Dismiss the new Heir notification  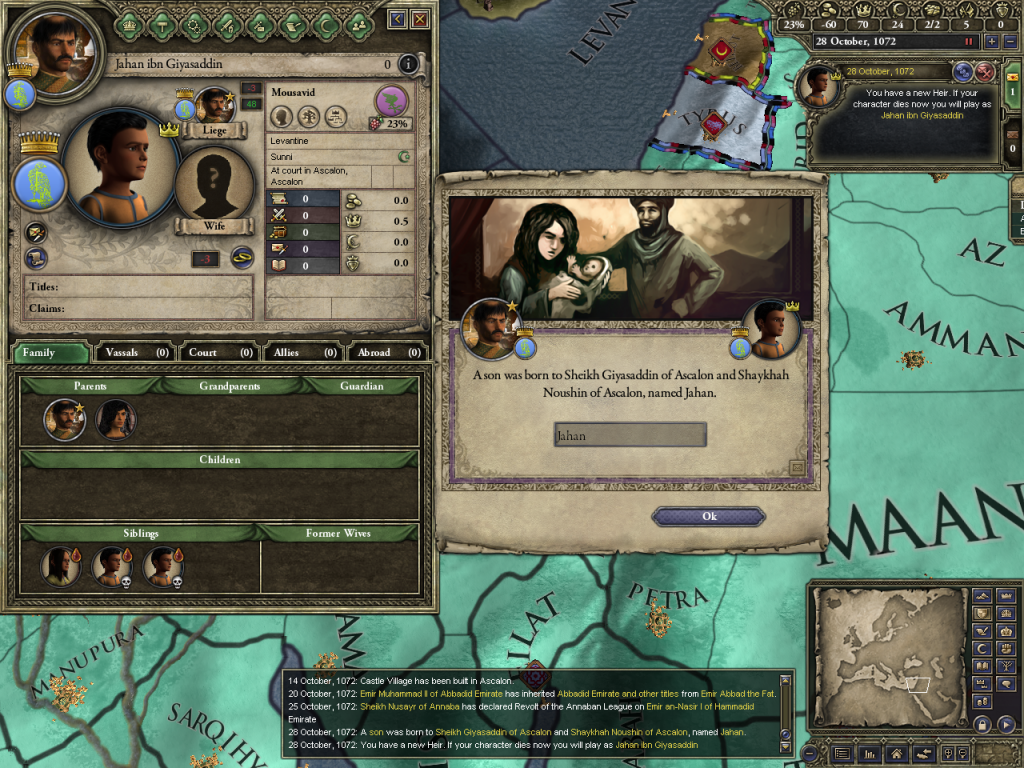click(x=984, y=71)
